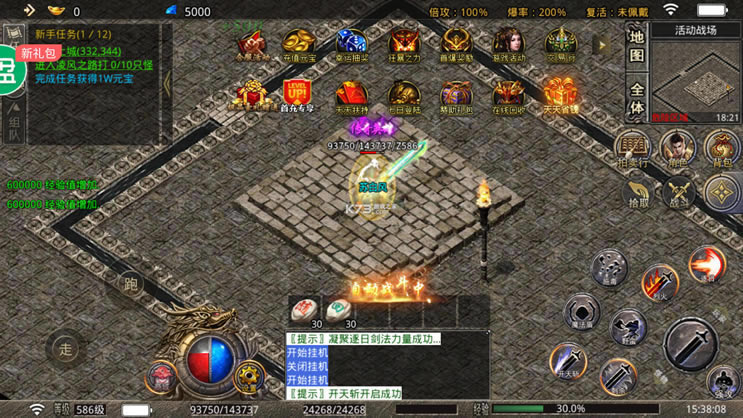The width and height of the screenshot is (743, 418).
Task: Tap the 拾取 pickup hand button
Action: pyautogui.click(x=638, y=192)
